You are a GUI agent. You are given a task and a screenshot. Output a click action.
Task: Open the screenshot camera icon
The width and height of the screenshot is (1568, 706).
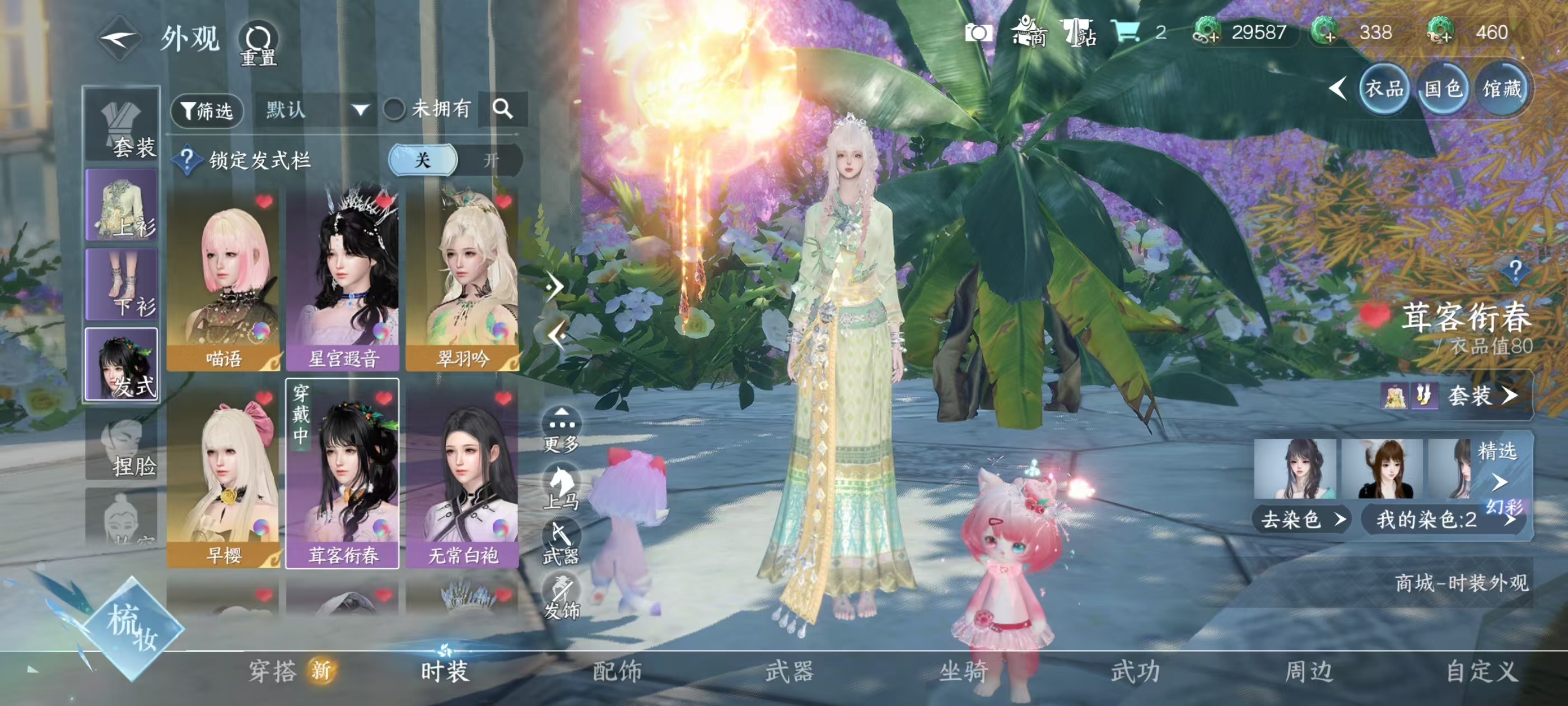click(x=978, y=32)
